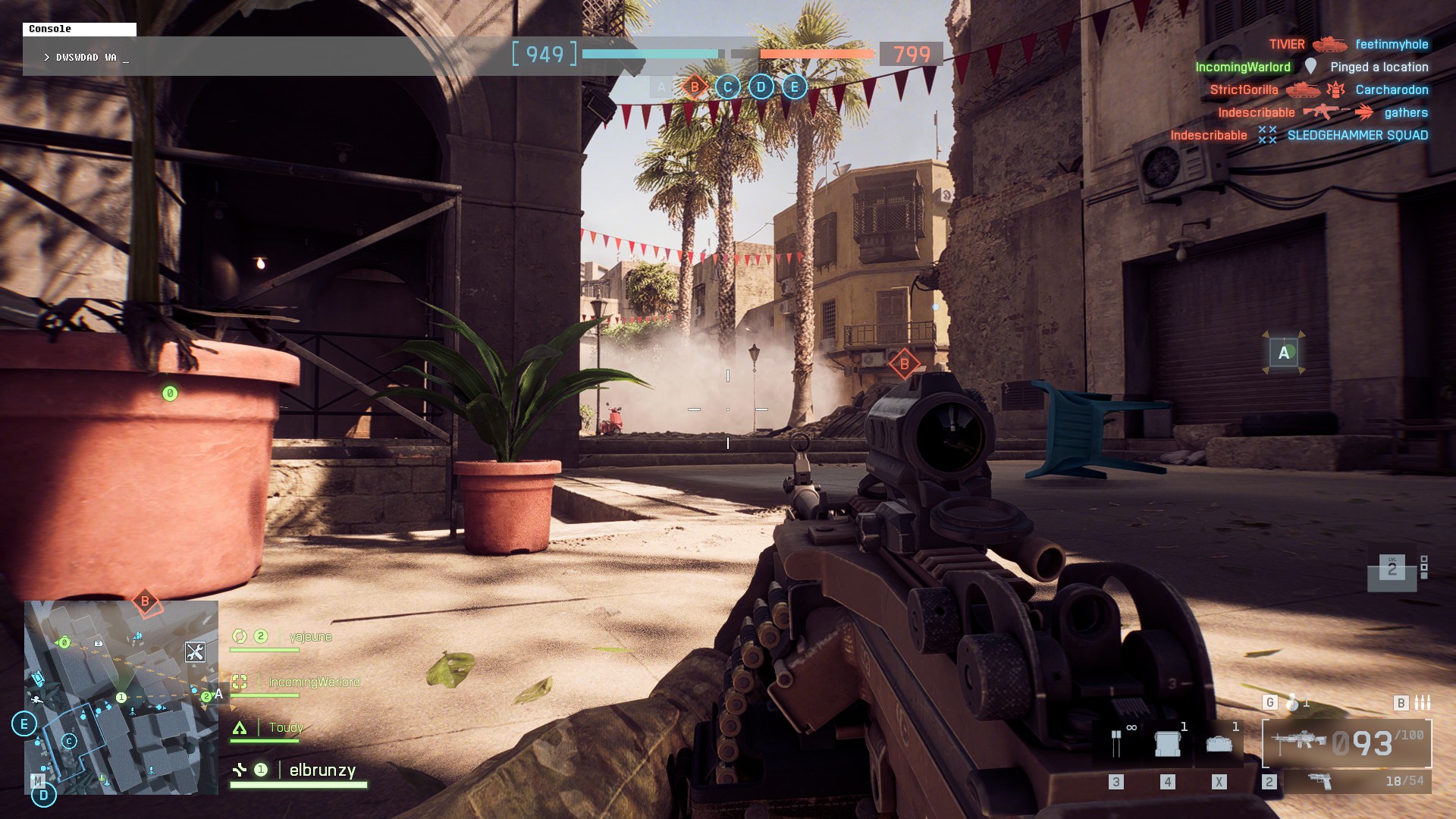Select the primary LMG weapon slot
The image size is (1456, 819).
(1347, 743)
